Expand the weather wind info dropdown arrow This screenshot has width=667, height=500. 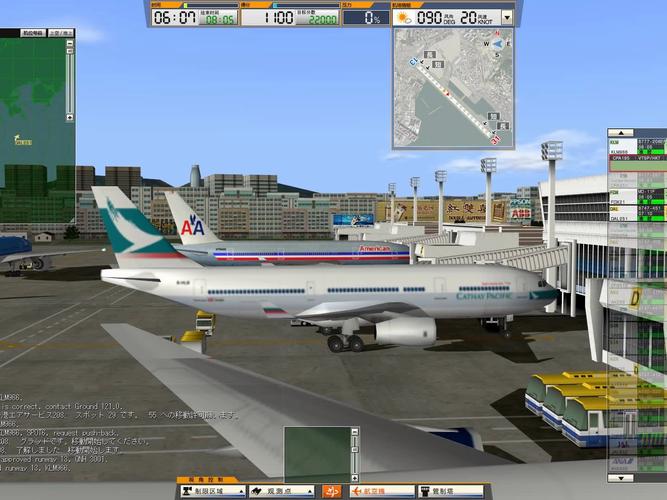(507, 17)
